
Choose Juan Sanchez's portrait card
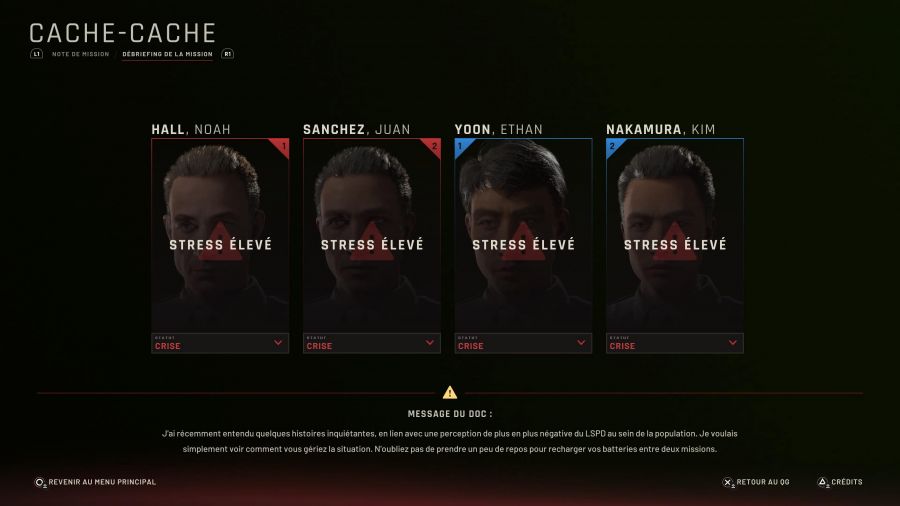click(372, 234)
